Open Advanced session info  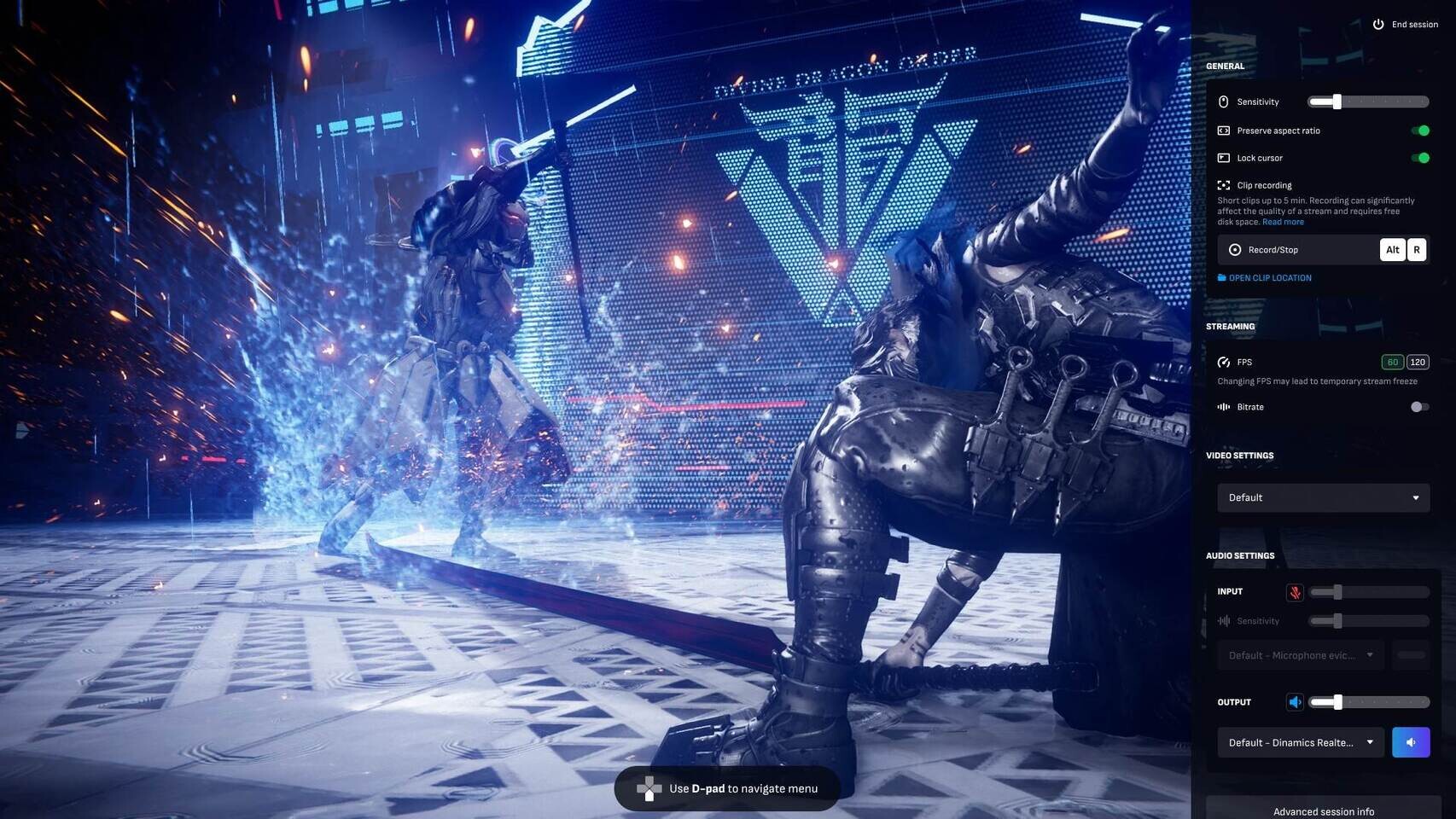coord(1324,811)
